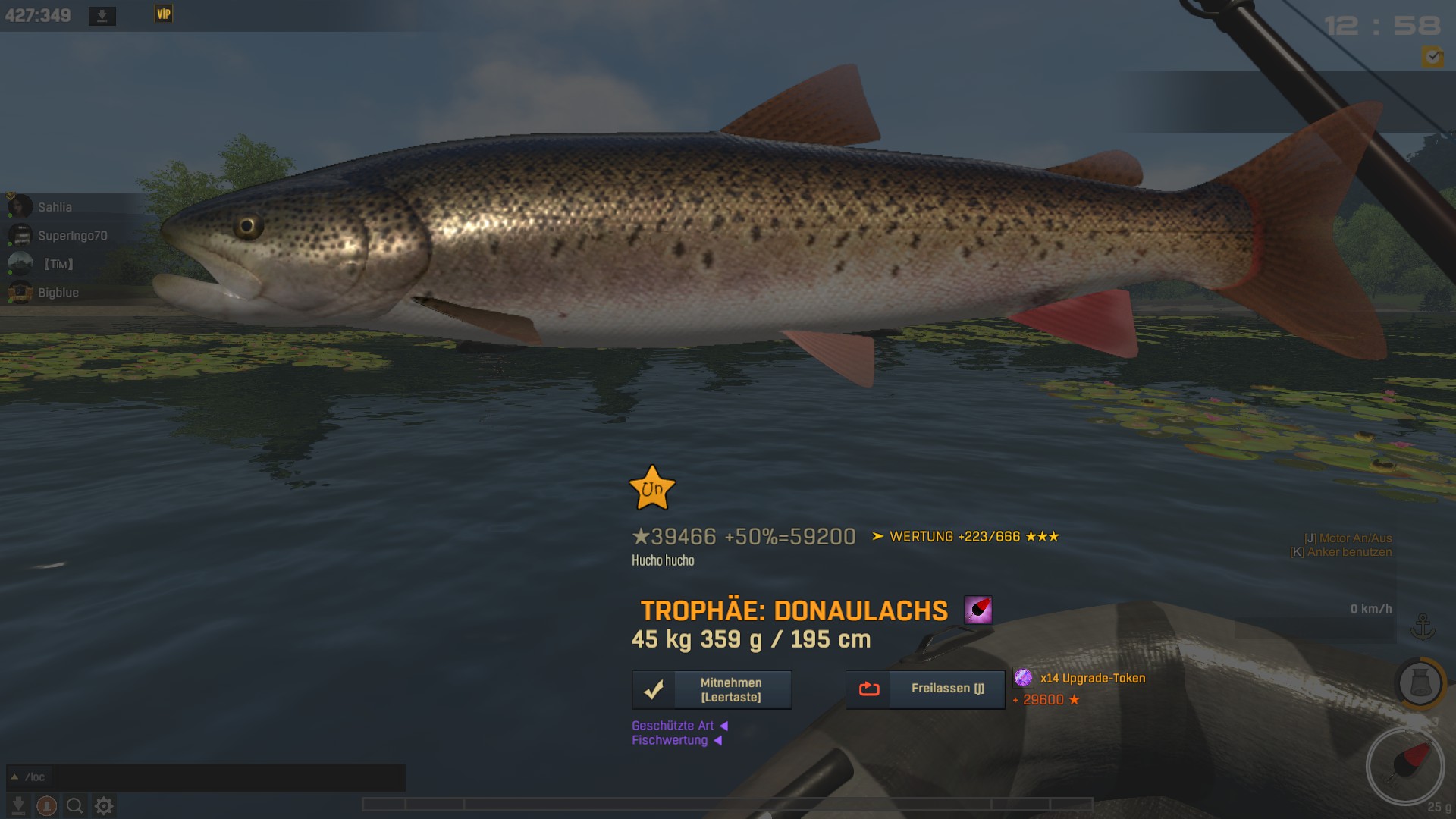
Task: Release the fish with the Freilassen button
Action: [x=925, y=689]
